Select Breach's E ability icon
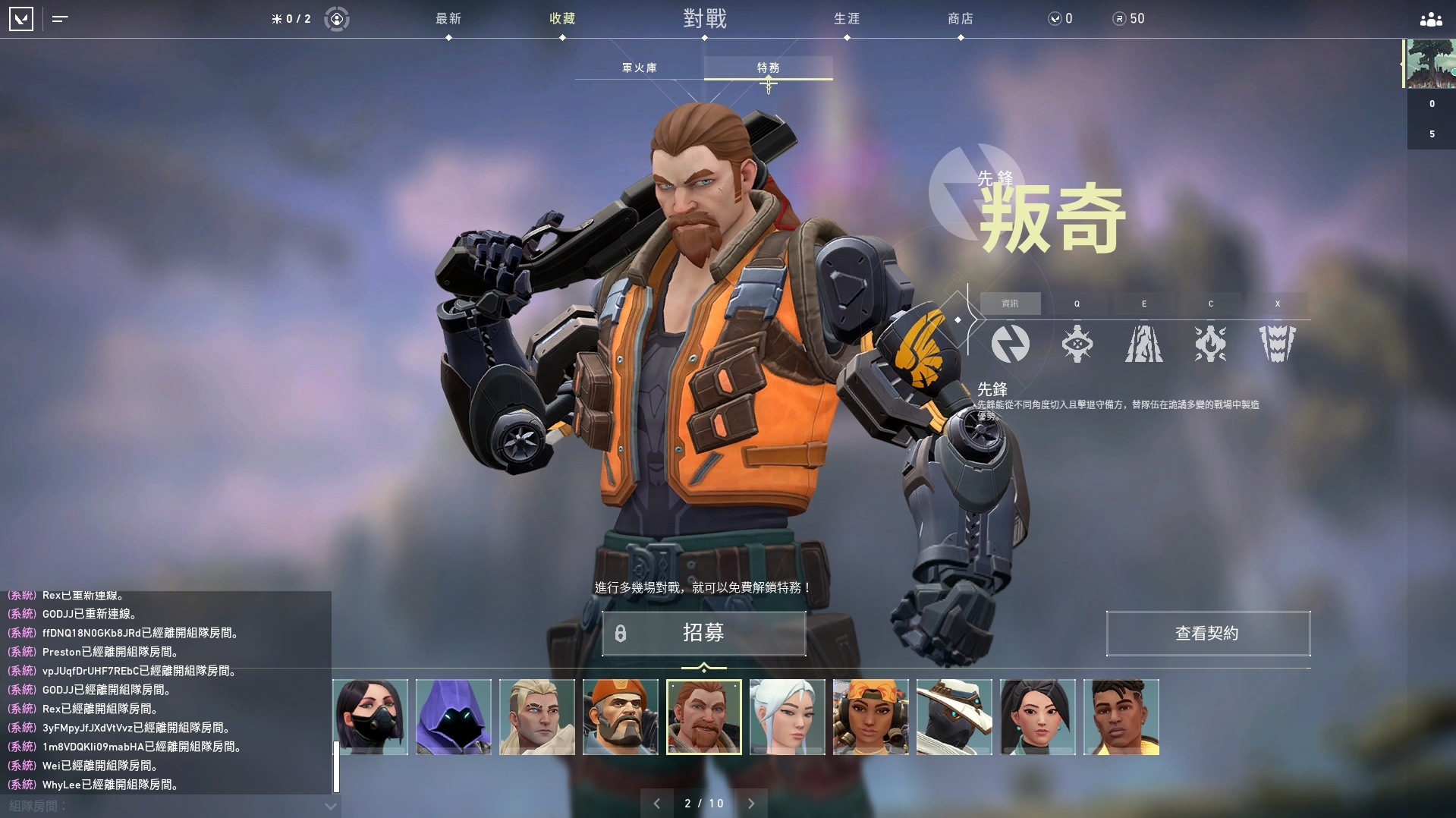1456x818 pixels. tap(1143, 344)
